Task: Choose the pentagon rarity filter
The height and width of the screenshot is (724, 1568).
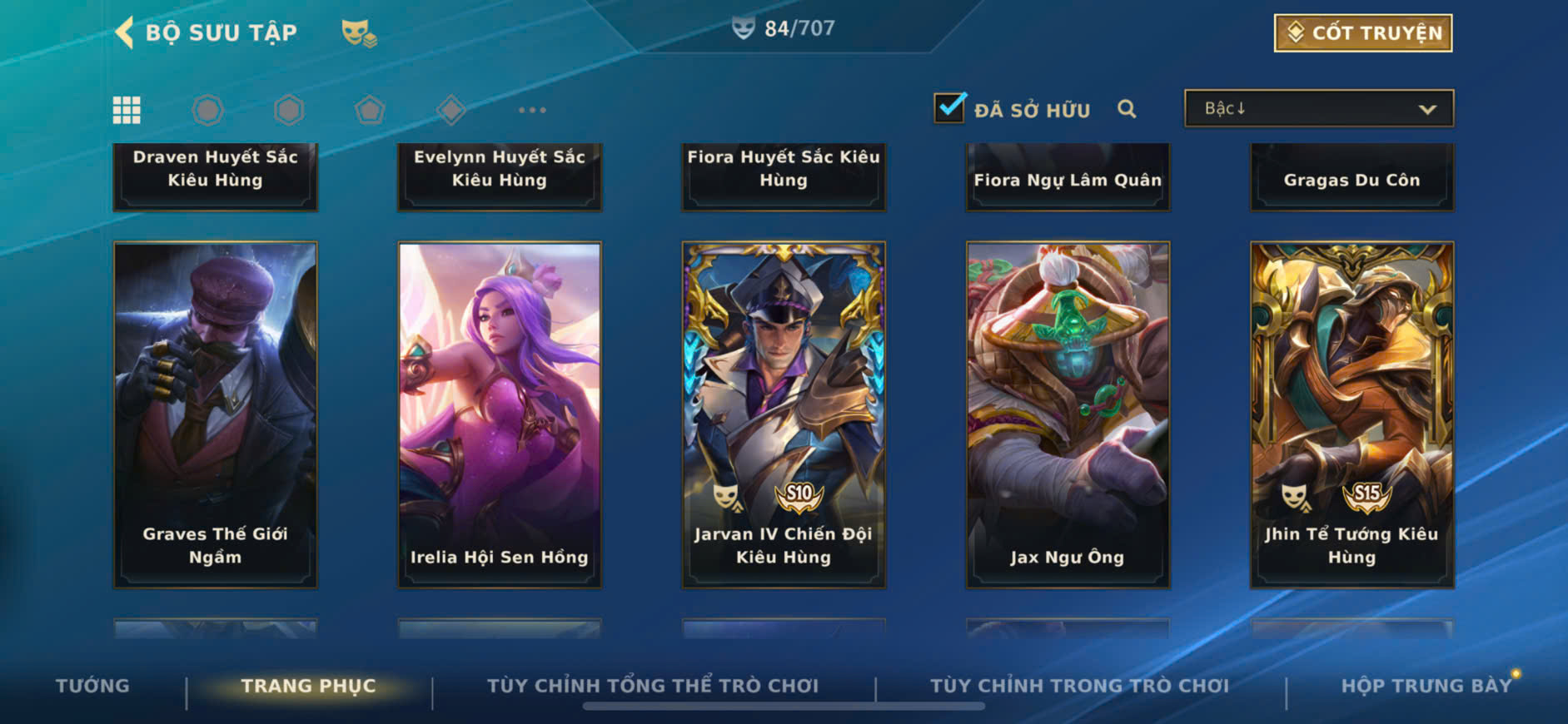Action: tap(370, 110)
